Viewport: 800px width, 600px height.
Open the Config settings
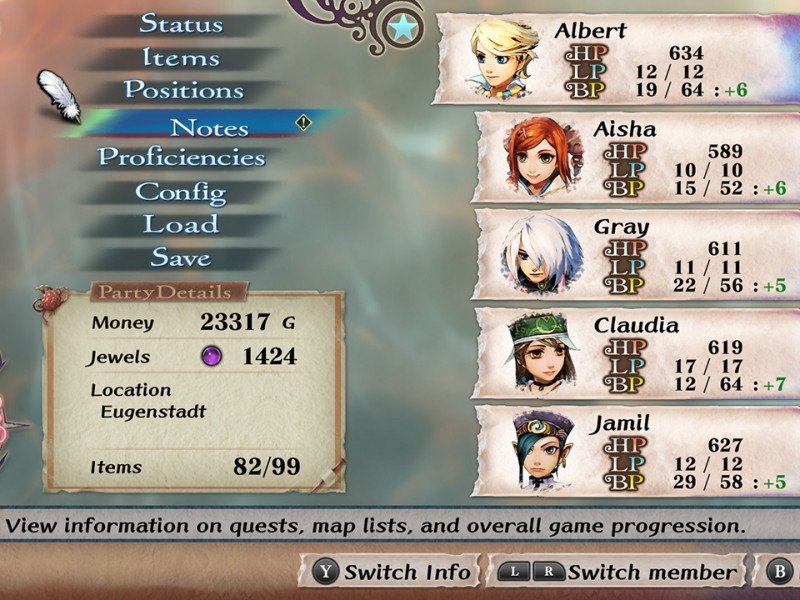tap(181, 191)
